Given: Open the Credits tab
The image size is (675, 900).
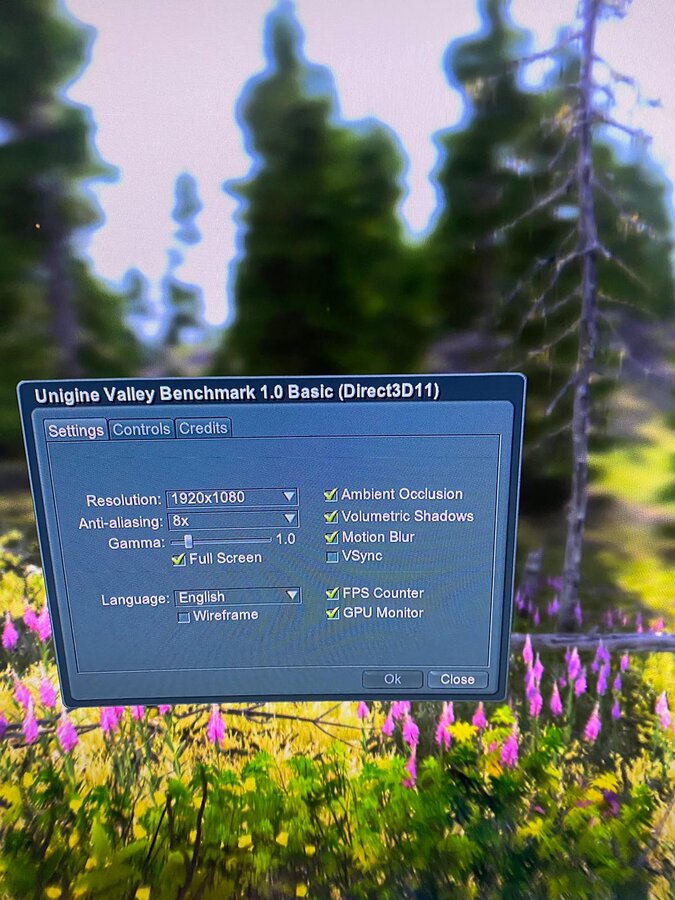Looking at the screenshot, I should pos(203,428).
